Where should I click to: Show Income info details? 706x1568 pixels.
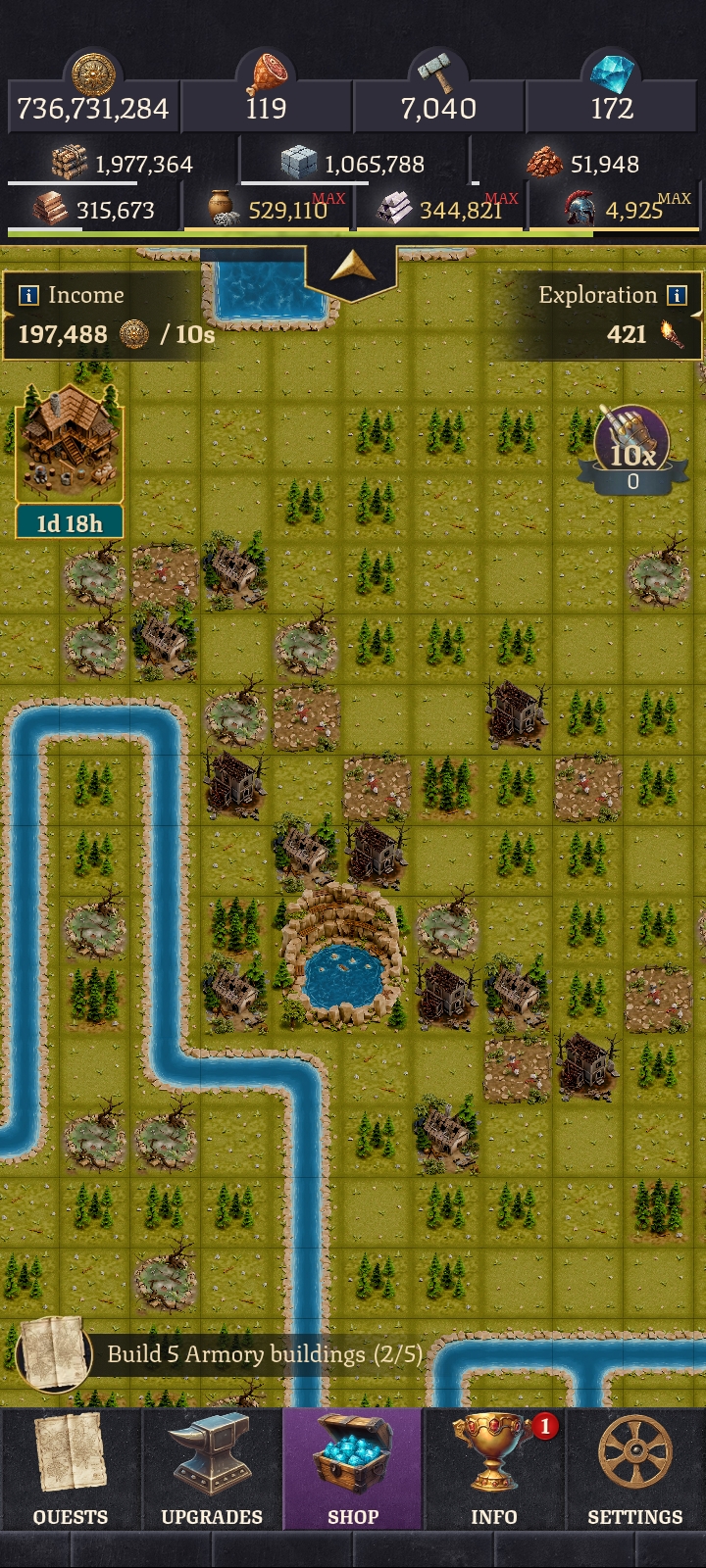tap(29, 295)
